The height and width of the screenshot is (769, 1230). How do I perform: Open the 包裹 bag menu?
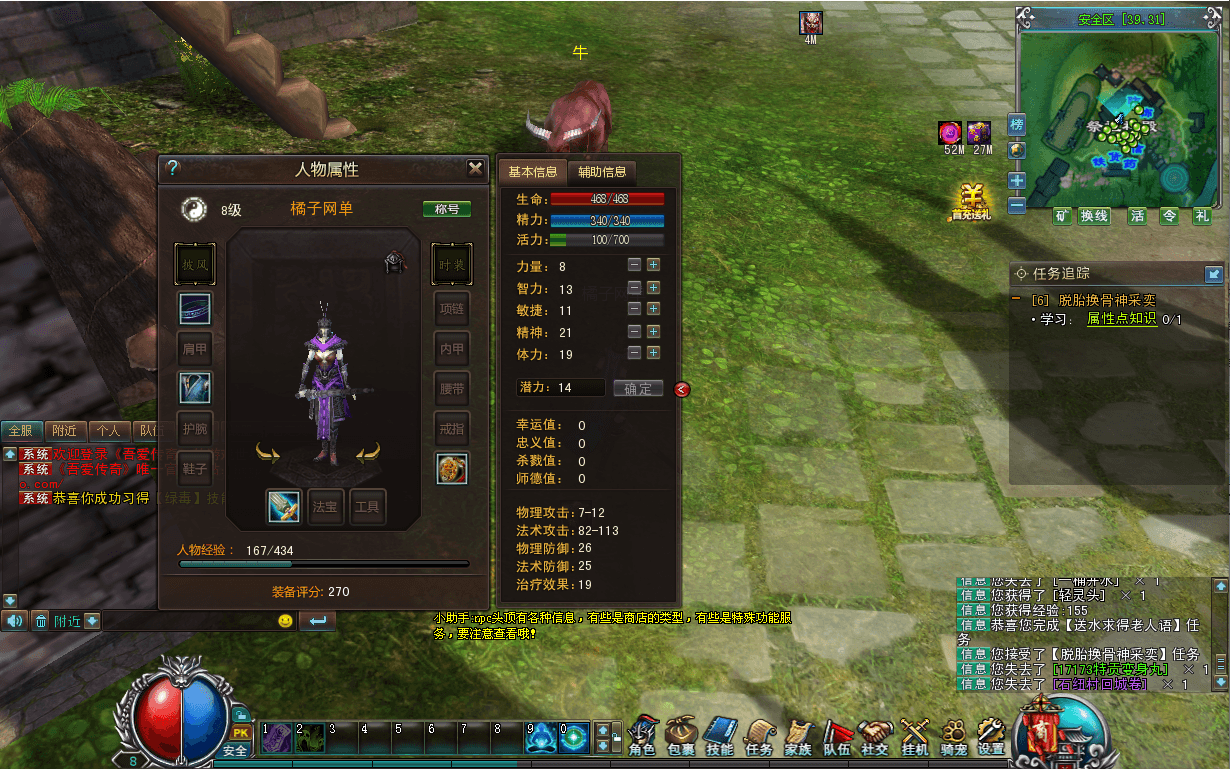pyautogui.click(x=681, y=737)
